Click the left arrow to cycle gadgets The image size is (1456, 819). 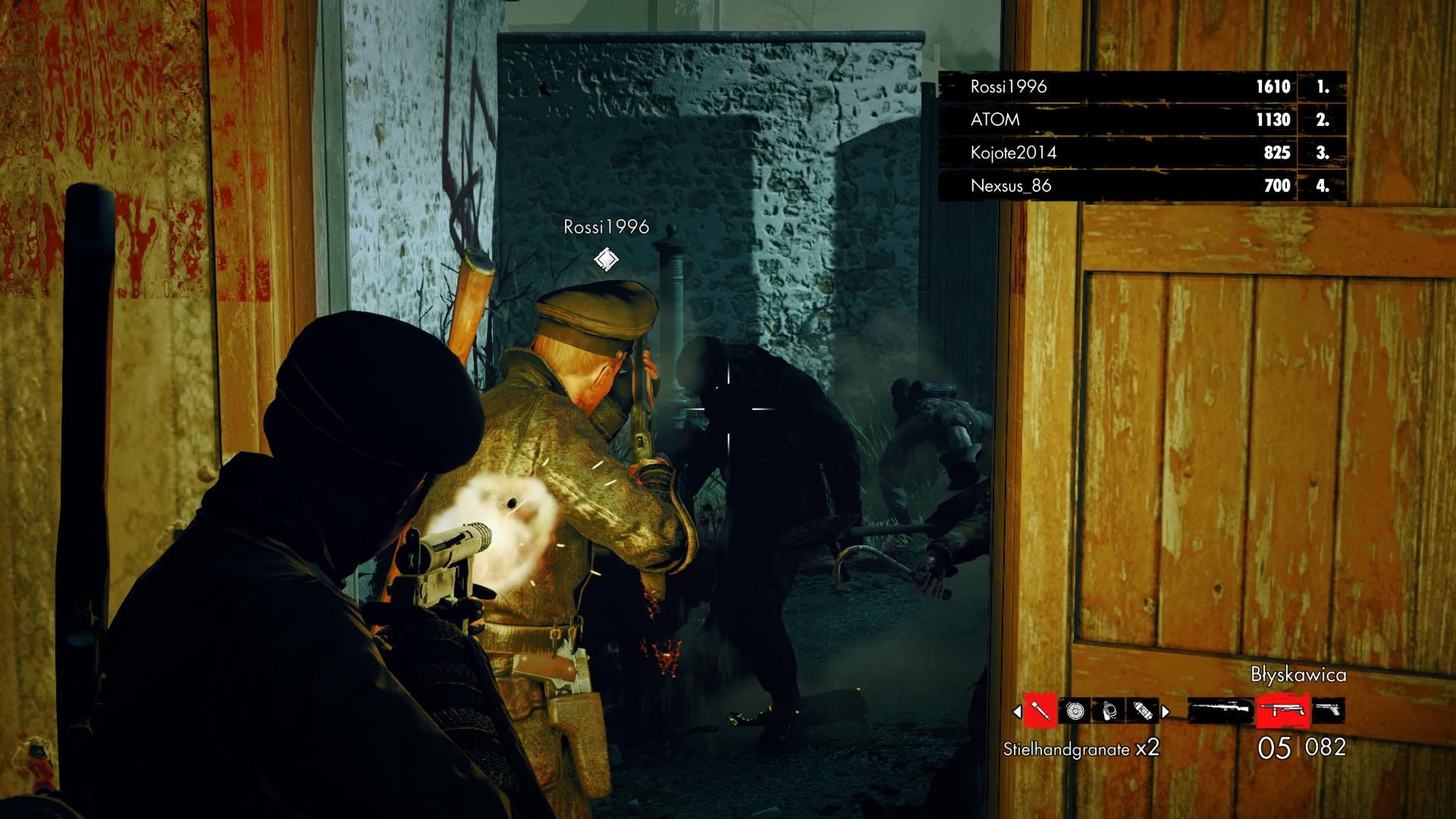pos(1017,711)
